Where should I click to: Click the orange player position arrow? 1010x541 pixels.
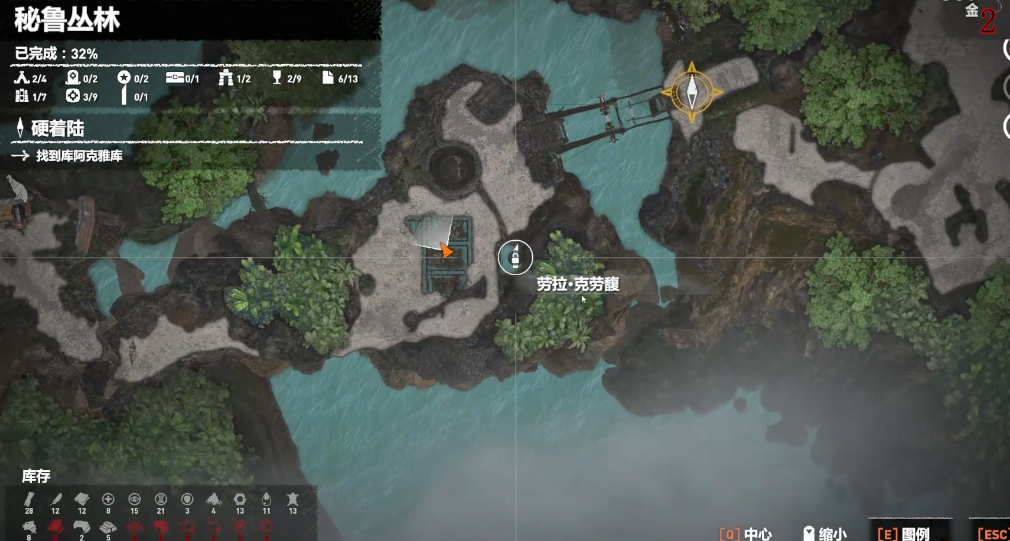[447, 250]
